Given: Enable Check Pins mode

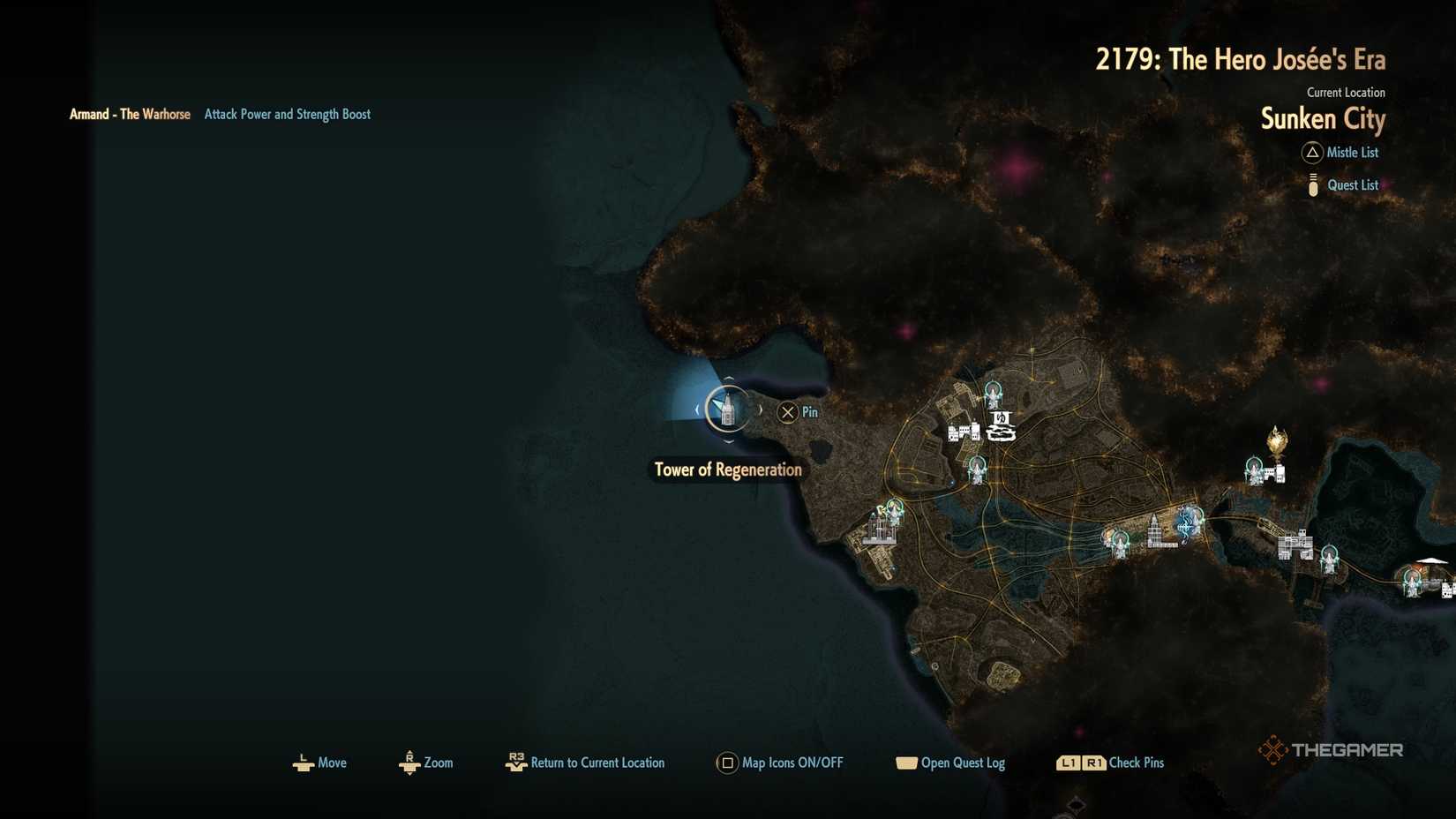Looking at the screenshot, I should [x=1081, y=763].
